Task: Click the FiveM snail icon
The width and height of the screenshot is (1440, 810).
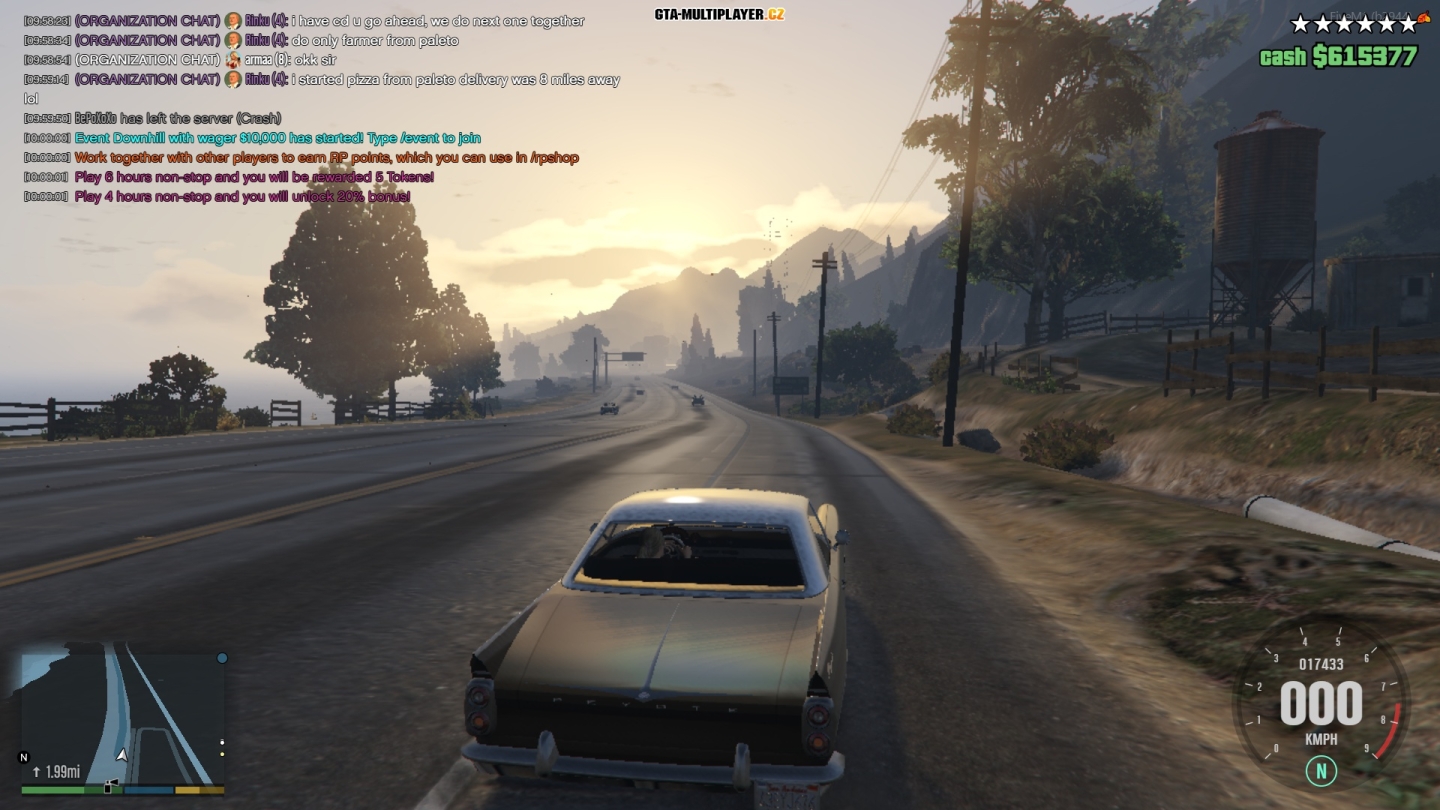Action: point(1424,15)
